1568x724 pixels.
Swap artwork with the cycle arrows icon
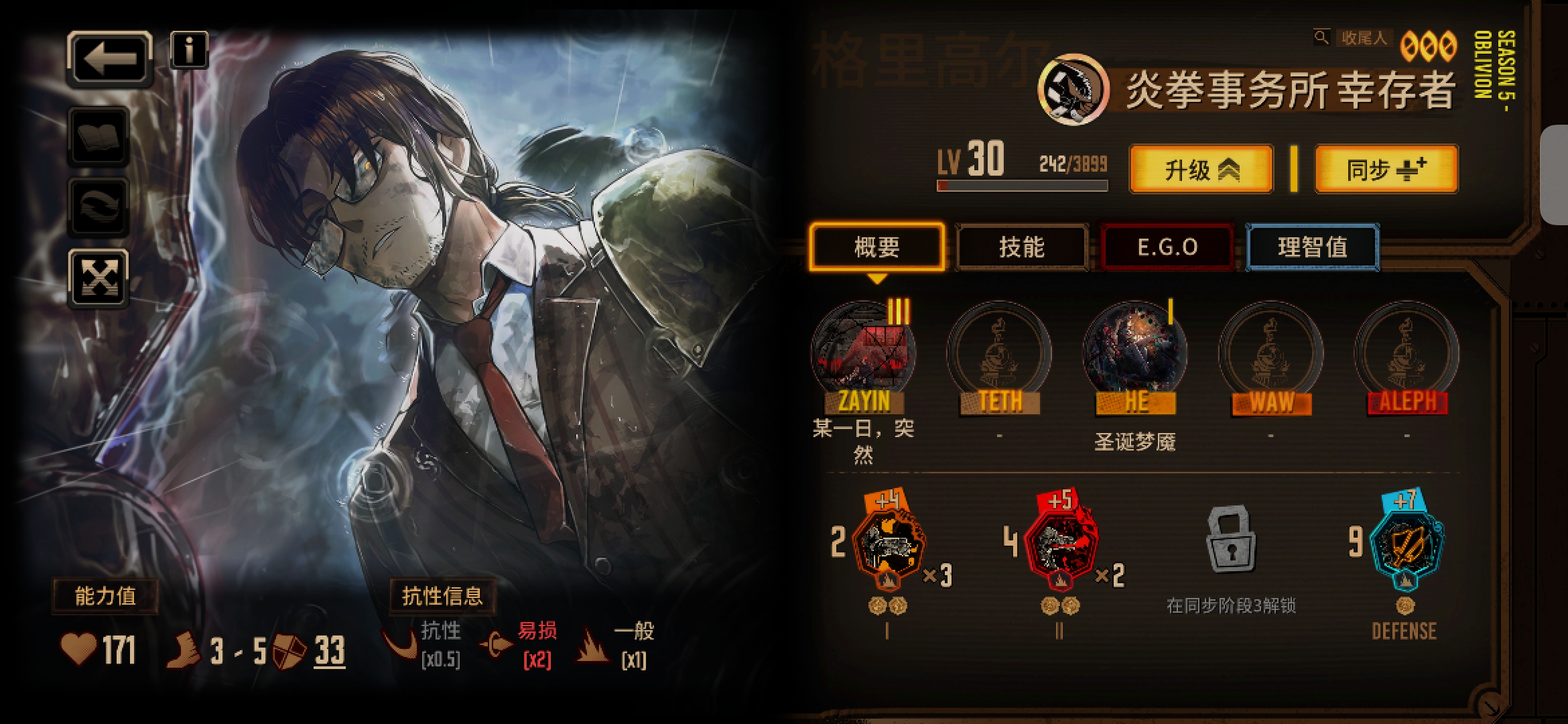99,207
